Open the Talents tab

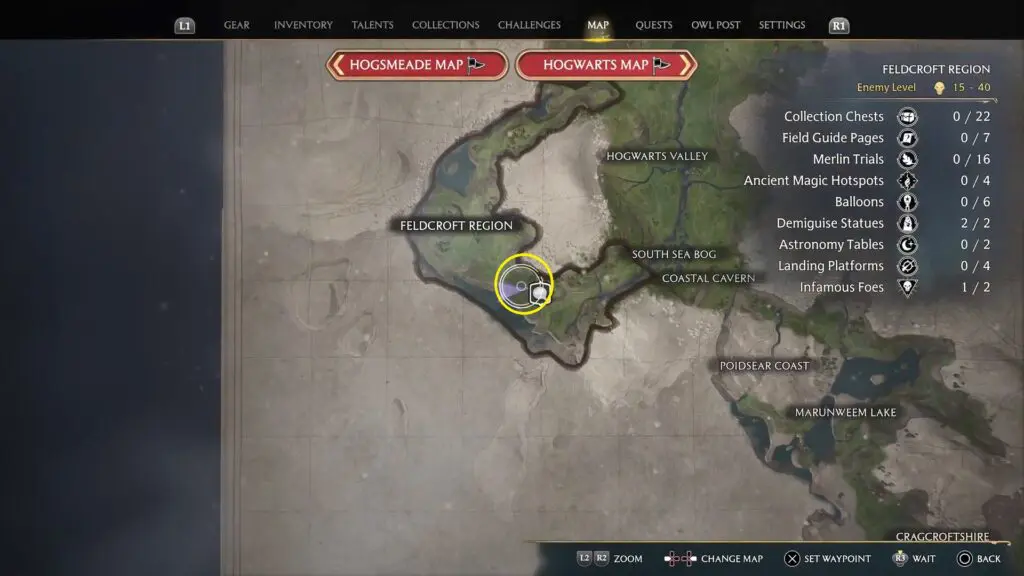(x=372, y=25)
